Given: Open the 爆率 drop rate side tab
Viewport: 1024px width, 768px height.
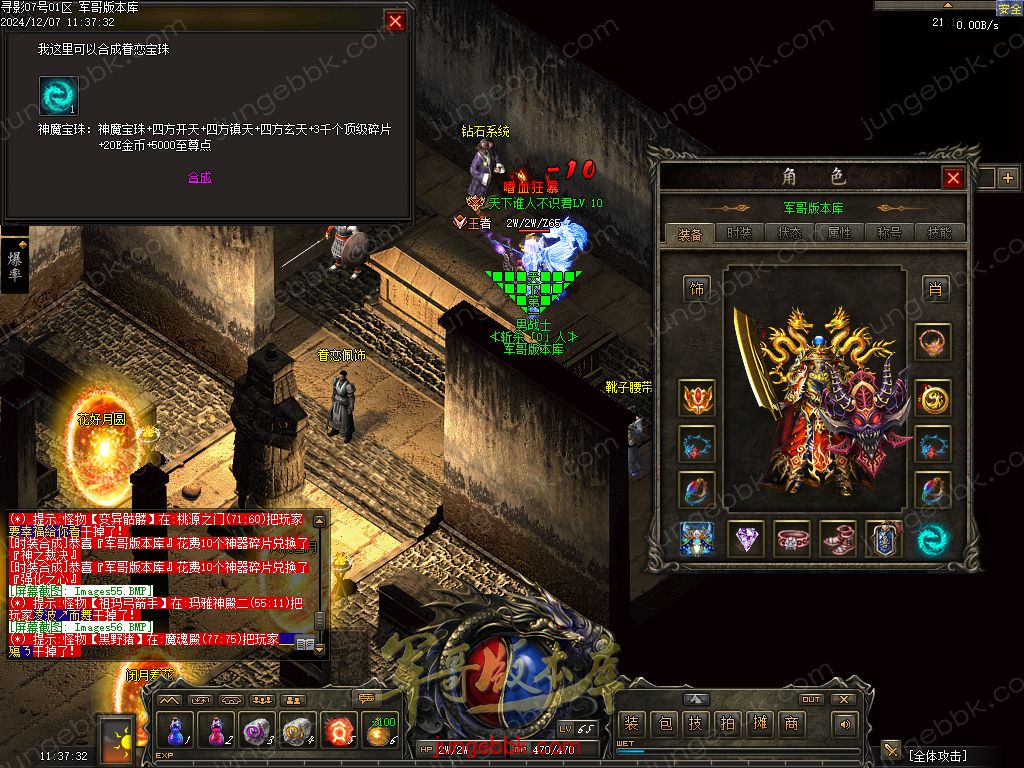Looking at the screenshot, I should point(15,265).
